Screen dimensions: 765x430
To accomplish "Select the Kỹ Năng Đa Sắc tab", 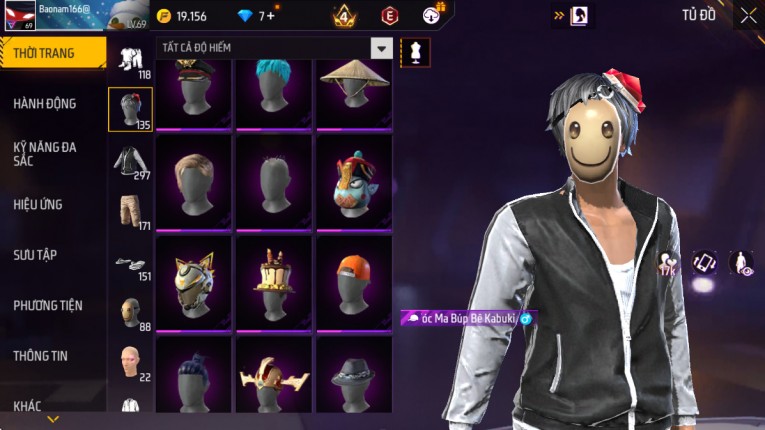I will pyautogui.click(x=45, y=153).
